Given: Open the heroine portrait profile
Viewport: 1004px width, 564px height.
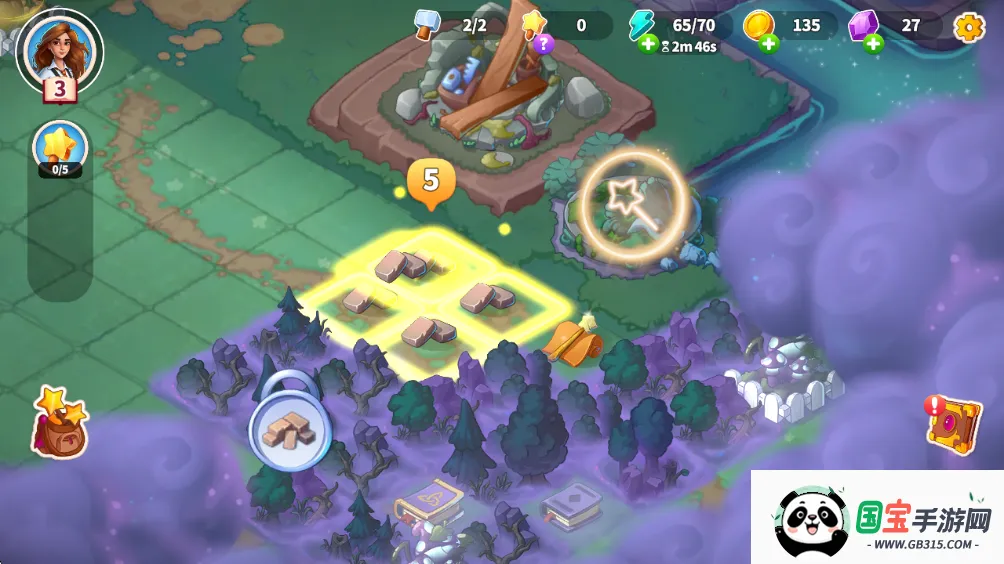Looking at the screenshot, I should [59, 48].
